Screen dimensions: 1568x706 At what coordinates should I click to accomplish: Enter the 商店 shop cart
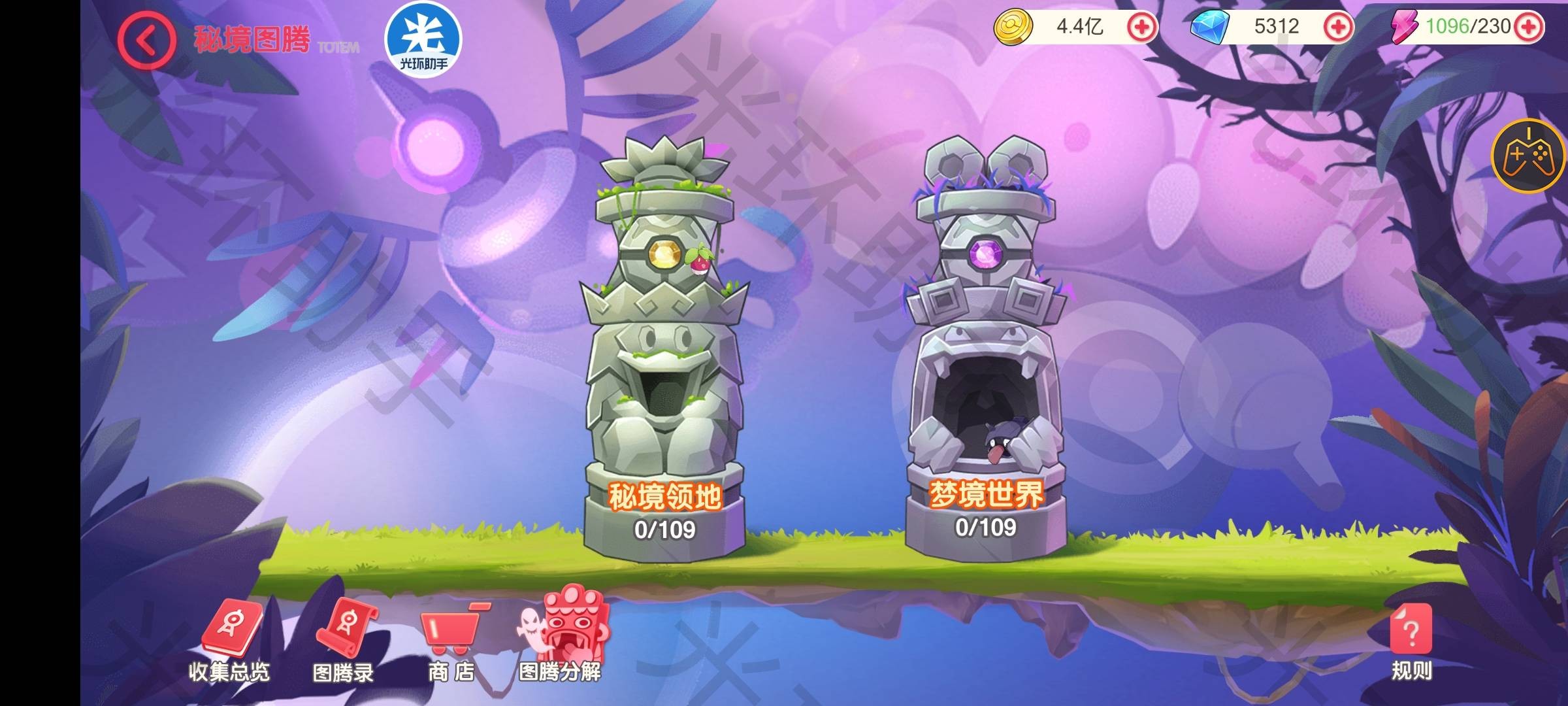451,642
